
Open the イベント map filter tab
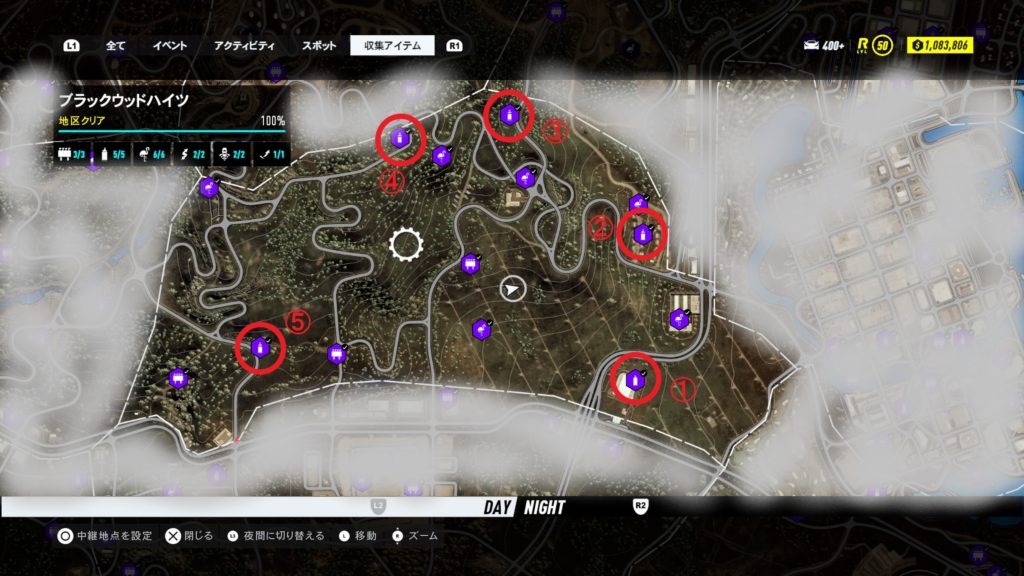pyautogui.click(x=169, y=45)
